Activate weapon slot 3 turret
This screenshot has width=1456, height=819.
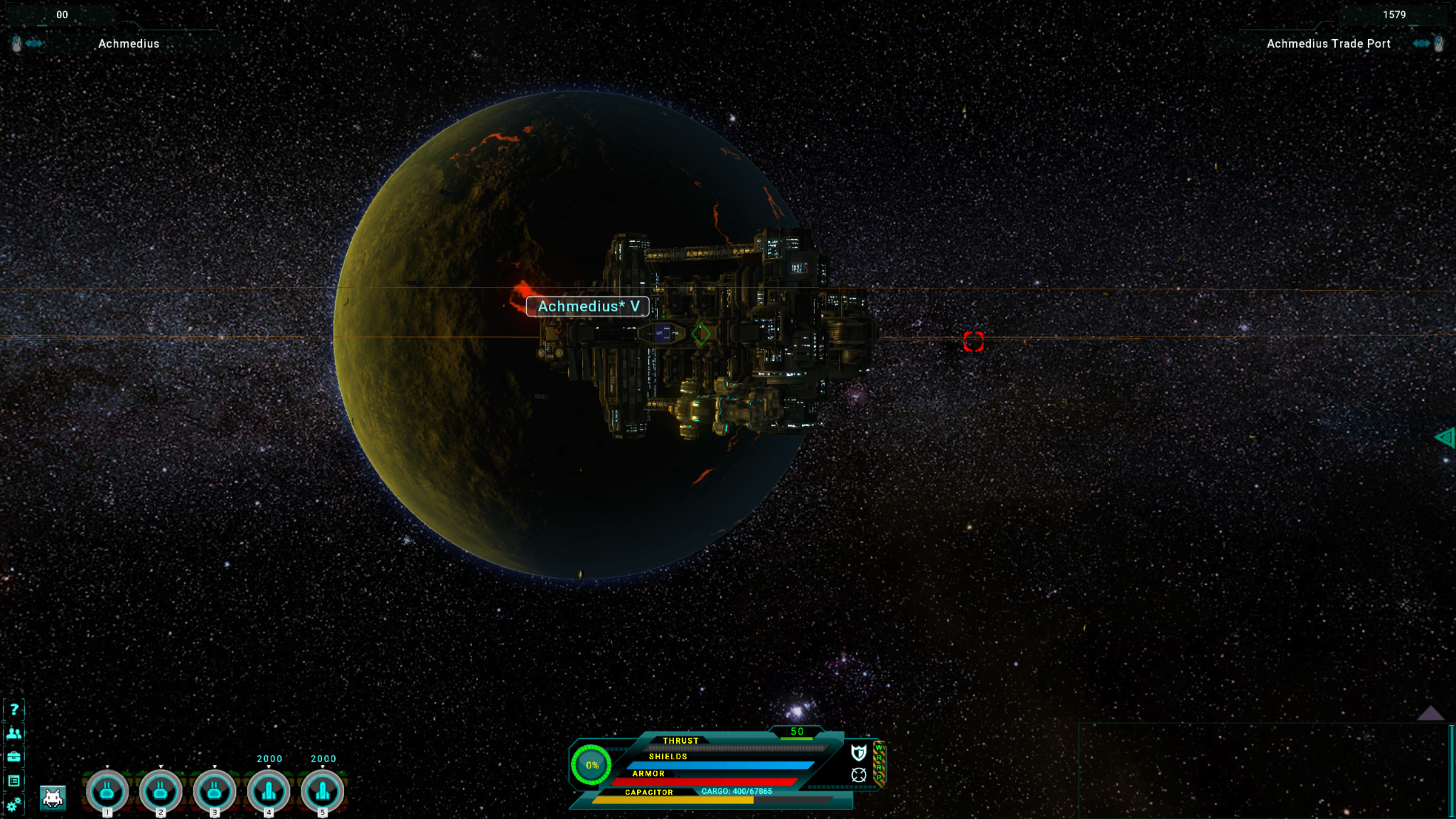click(x=214, y=791)
